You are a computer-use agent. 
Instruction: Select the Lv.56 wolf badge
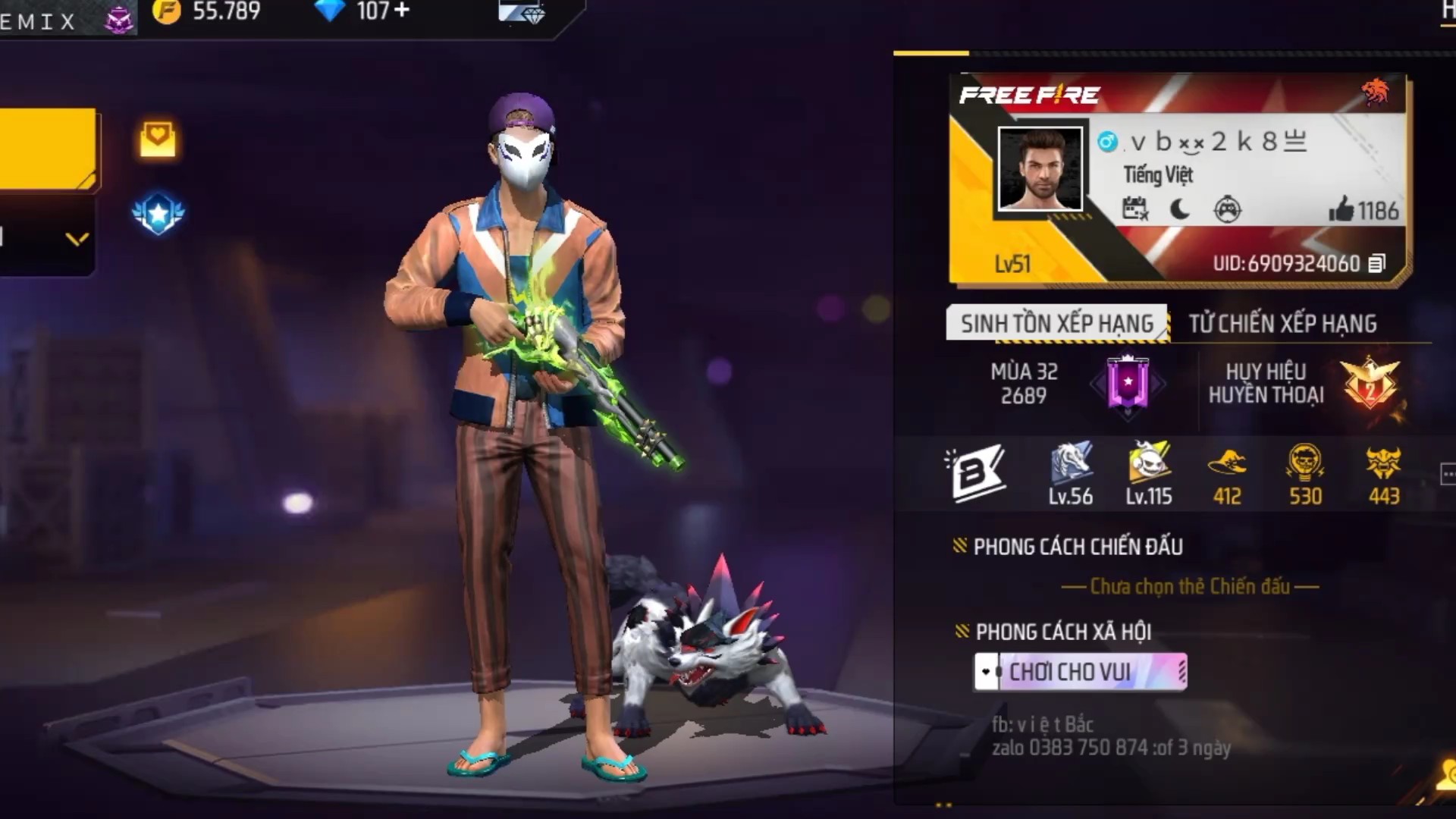pos(1070,473)
